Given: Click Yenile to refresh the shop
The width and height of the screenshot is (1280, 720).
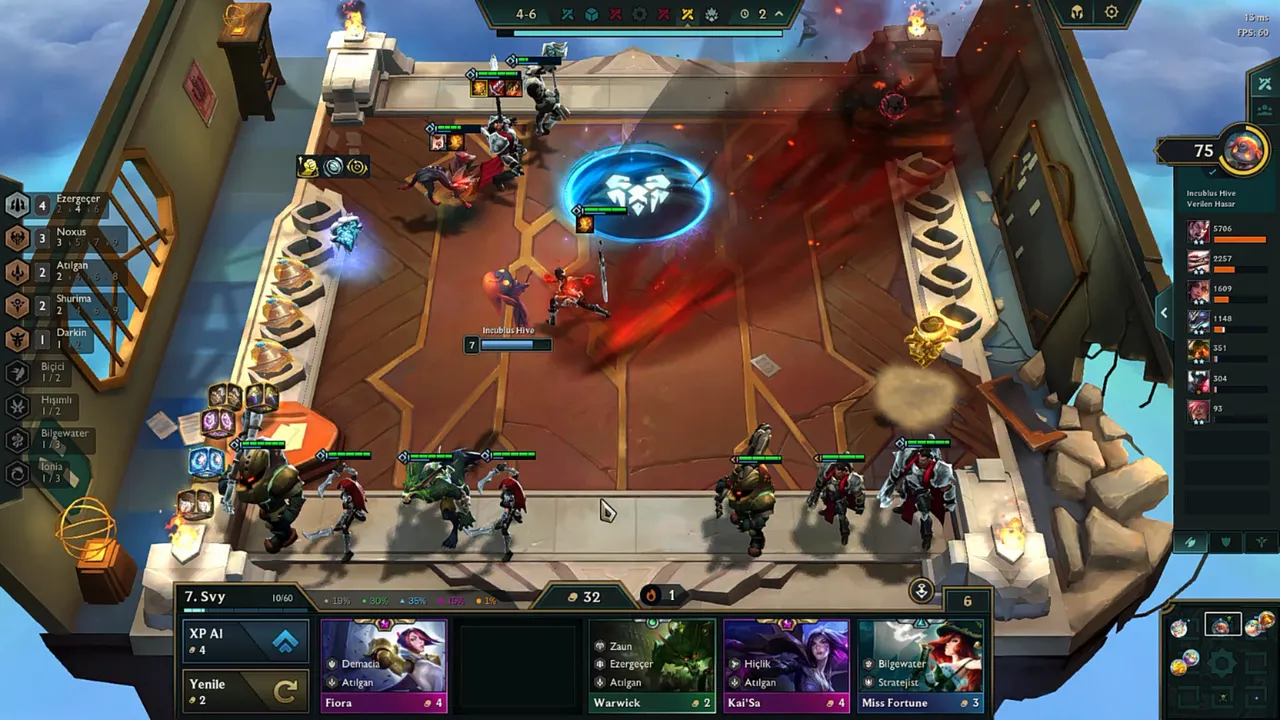Looking at the screenshot, I should pyautogui.click(x=245, y=691).
